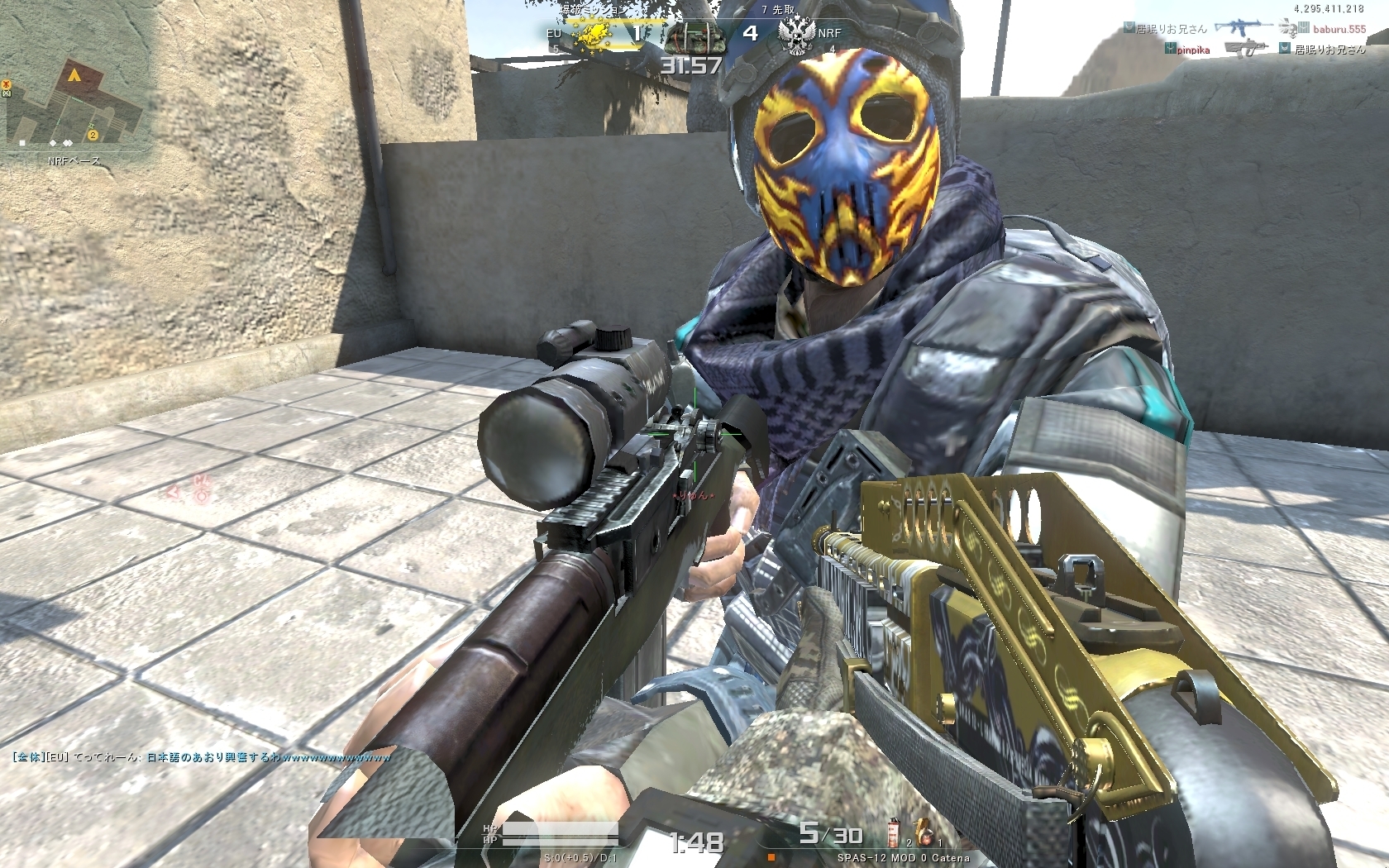The image size is (1389, 868).
Task: Select the NRF eagle emblem
Action: coord(796,34)
